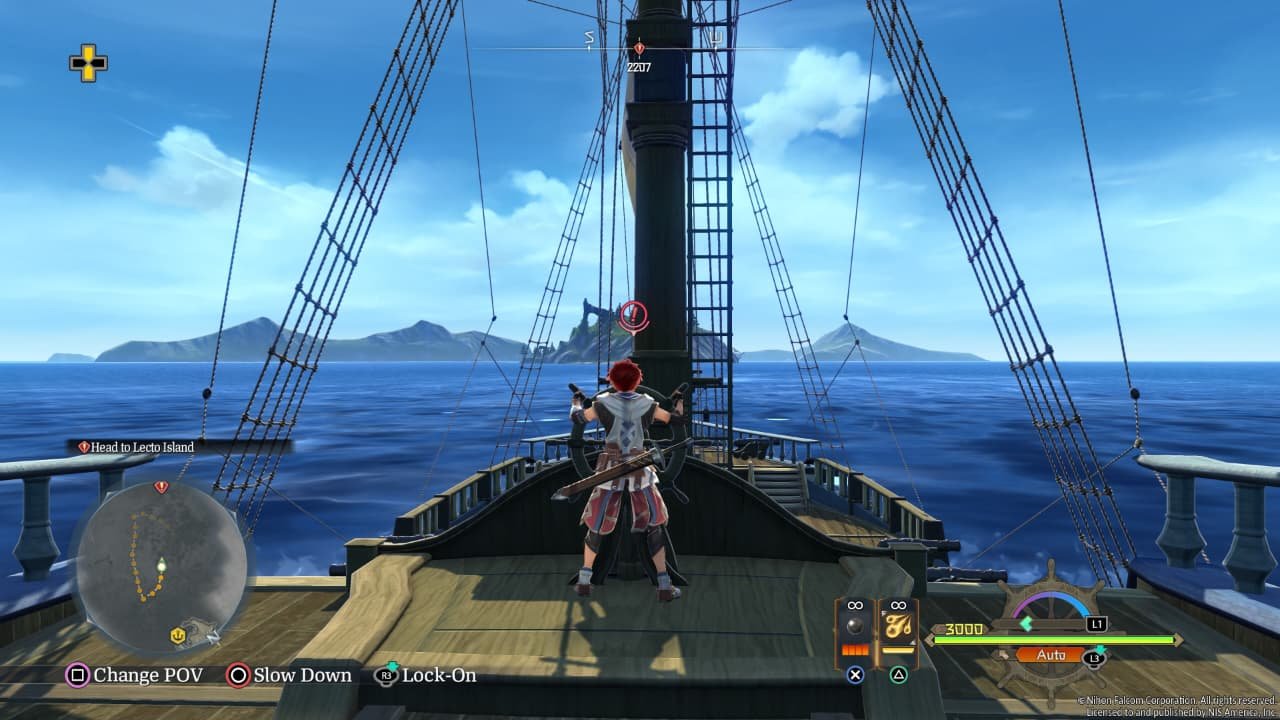1280x720 pixels.
Task: Select the "Head to Lecto Island" objective tracker
Action: [142, 447]
